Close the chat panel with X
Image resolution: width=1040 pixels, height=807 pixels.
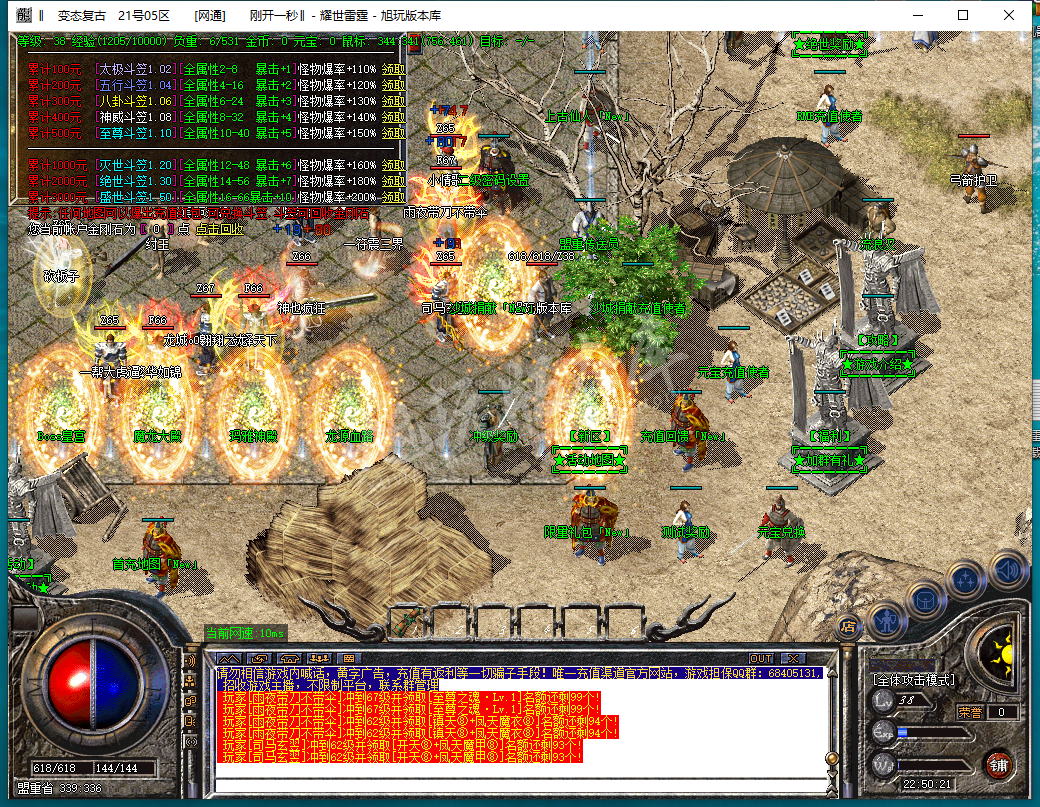792,658
